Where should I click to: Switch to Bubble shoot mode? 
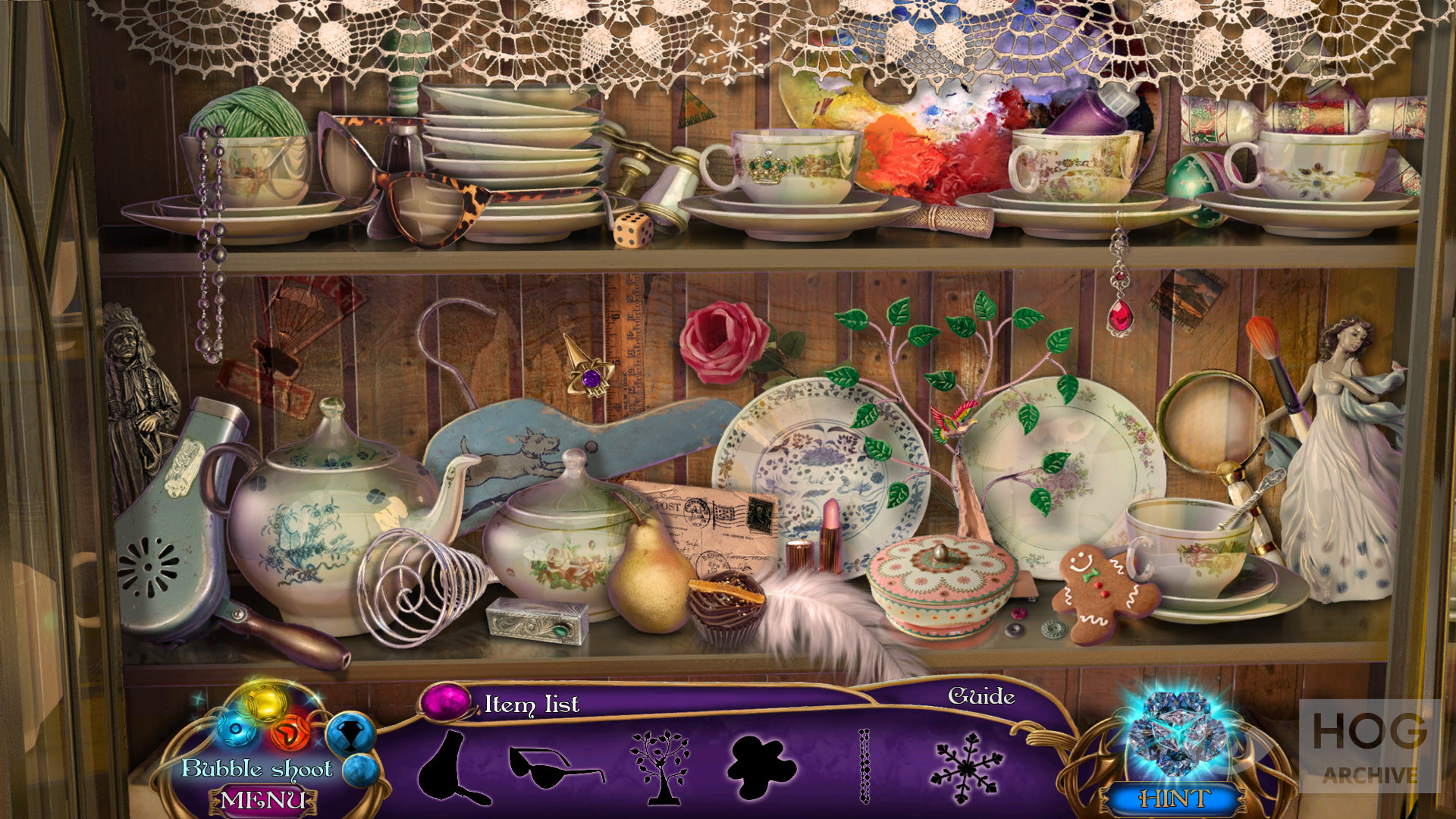coord(256,768)
